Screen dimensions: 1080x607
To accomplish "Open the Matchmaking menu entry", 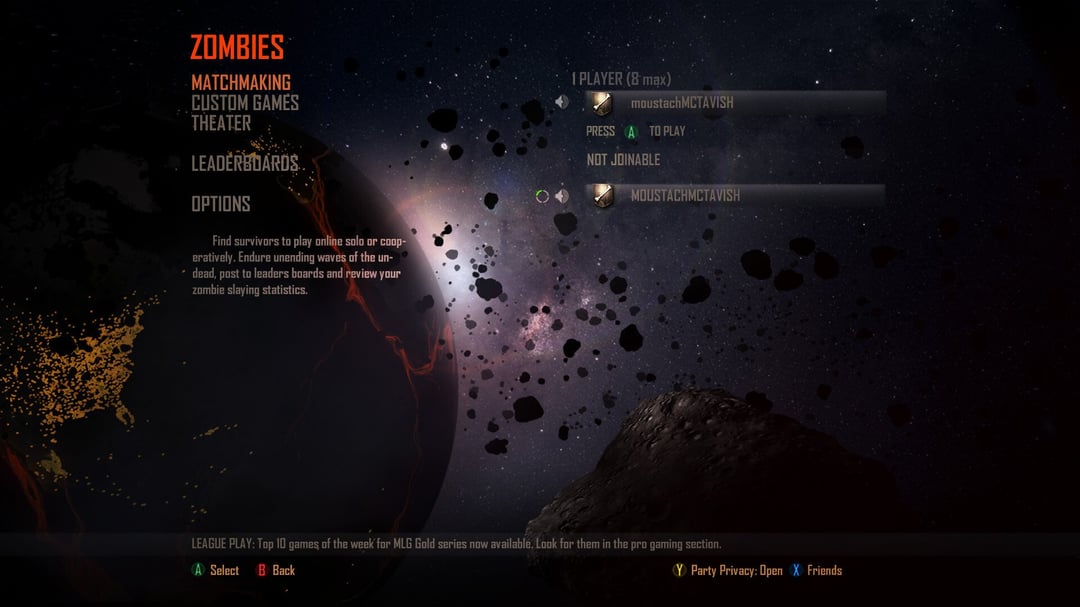I will (241, 82).
